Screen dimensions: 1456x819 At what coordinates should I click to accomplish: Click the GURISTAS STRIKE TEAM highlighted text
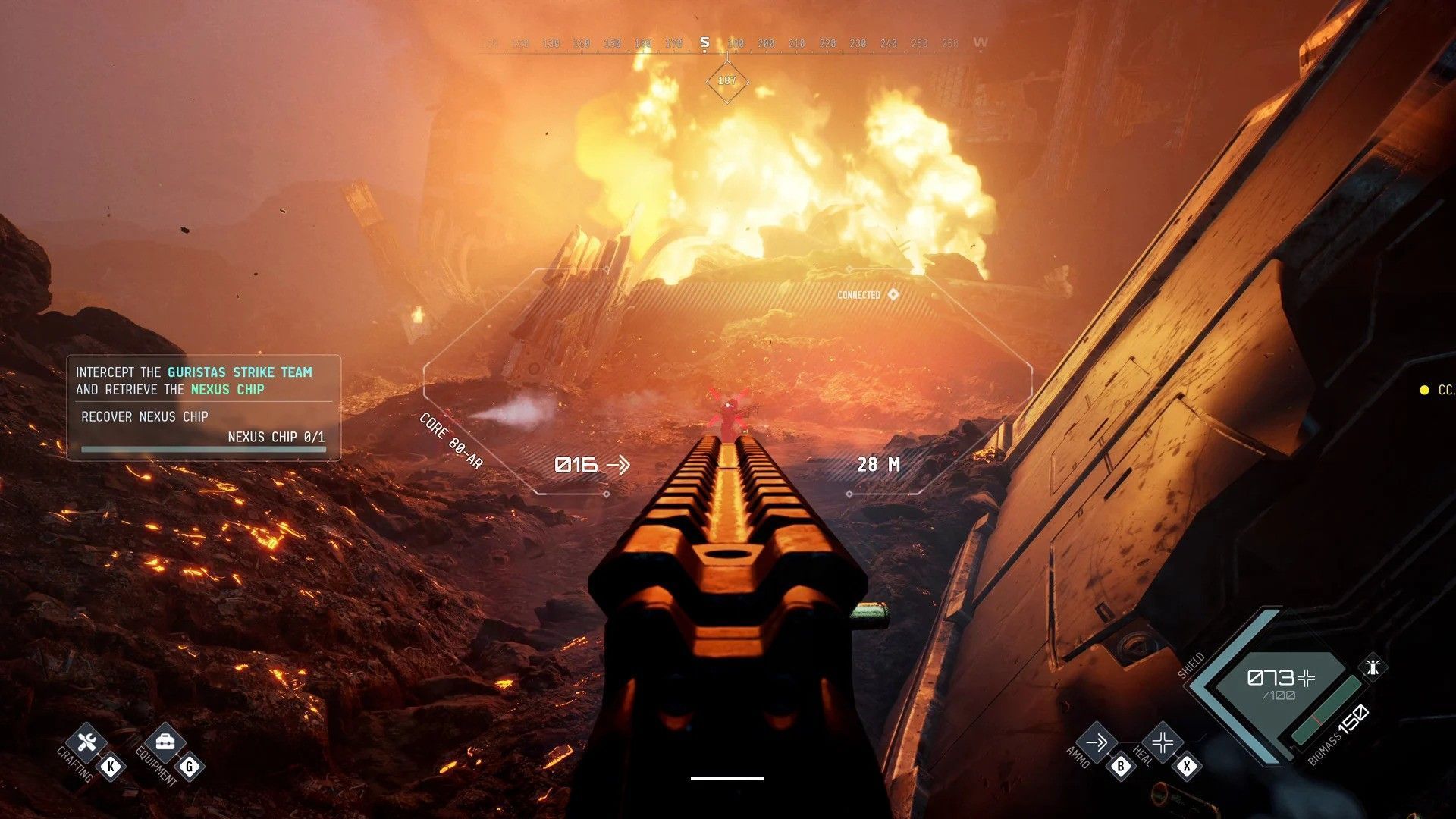pyautogui.click(x=239, y=372)
